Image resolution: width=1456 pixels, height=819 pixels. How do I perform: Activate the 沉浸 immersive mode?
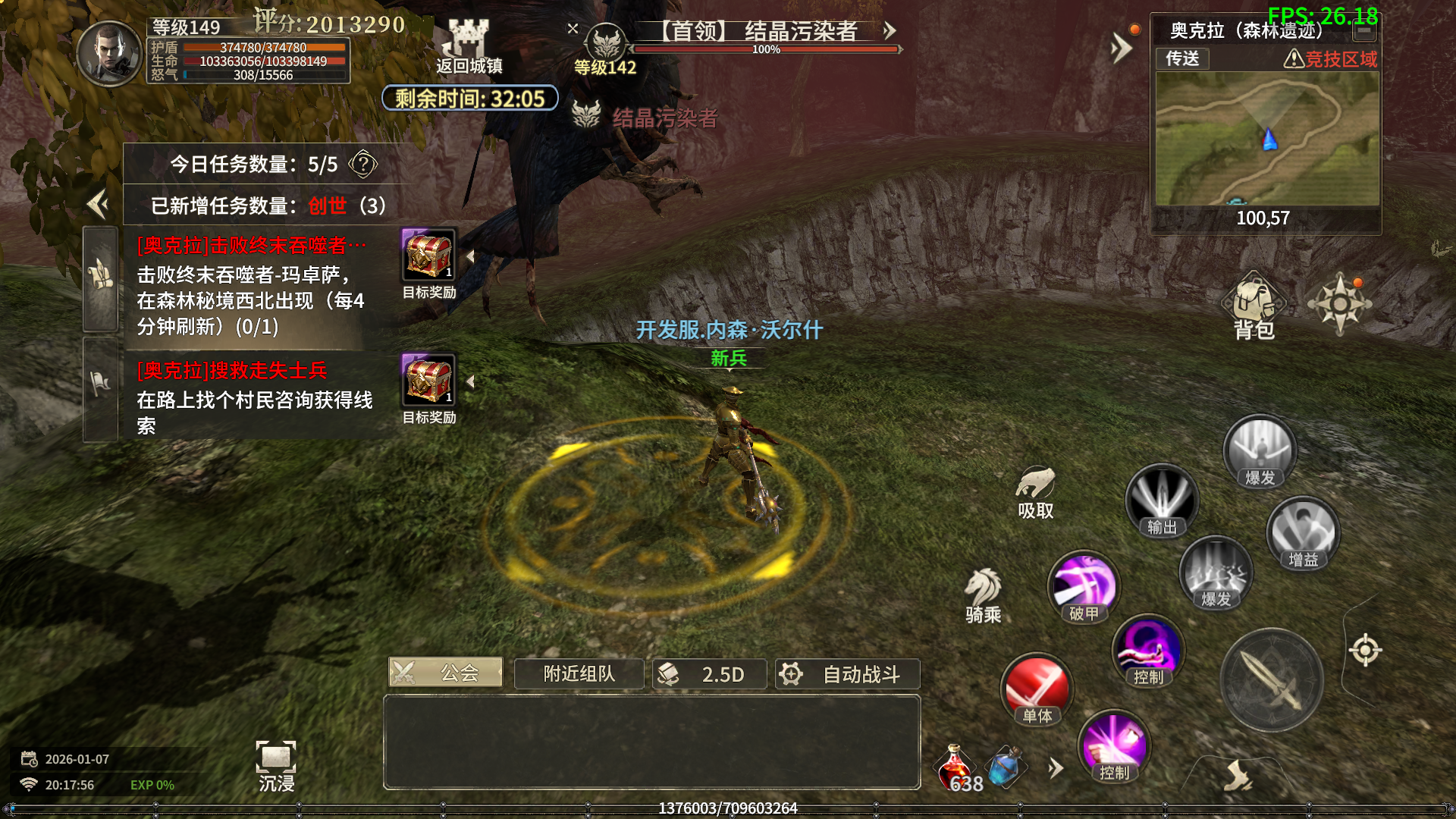coord(276,764)
